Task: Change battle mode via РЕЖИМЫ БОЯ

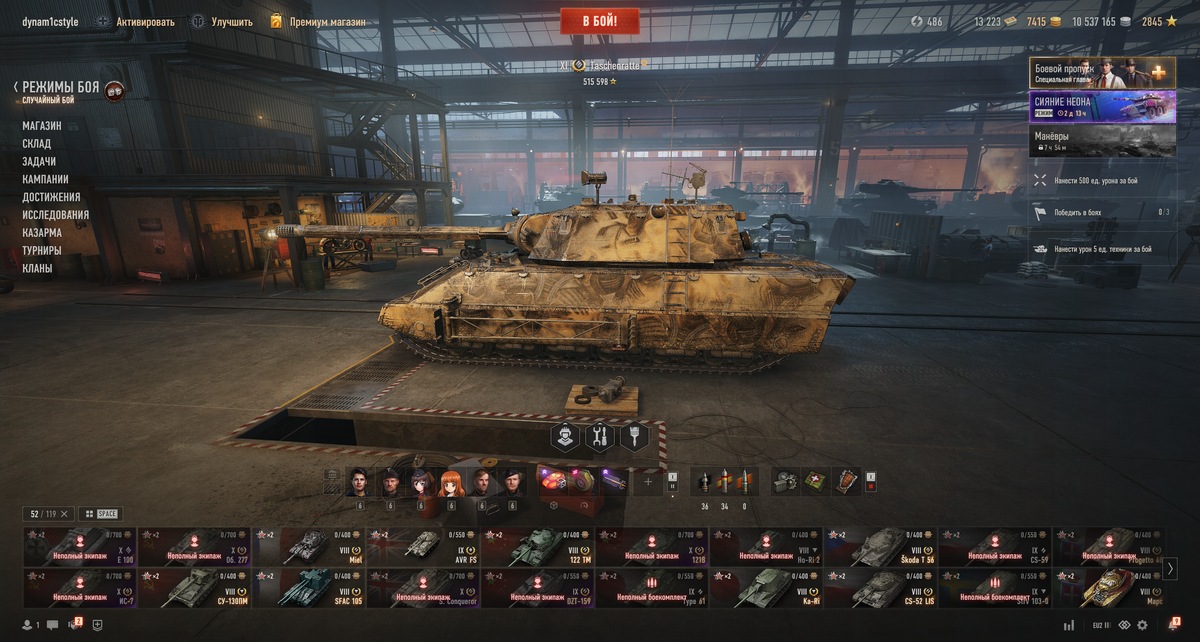Action: click(x=61, y=88)
